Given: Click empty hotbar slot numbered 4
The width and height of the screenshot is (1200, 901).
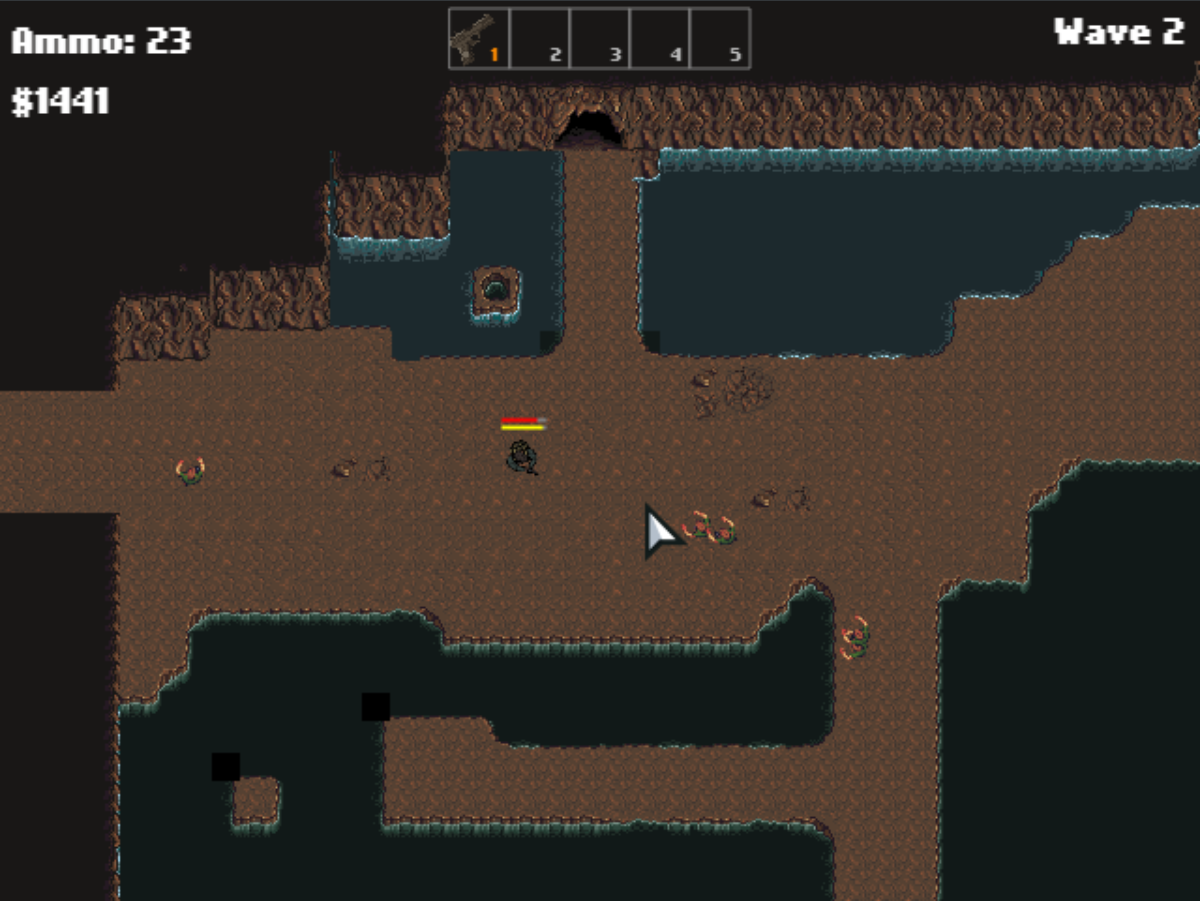Looking at the screenshot, I should 660,39.
